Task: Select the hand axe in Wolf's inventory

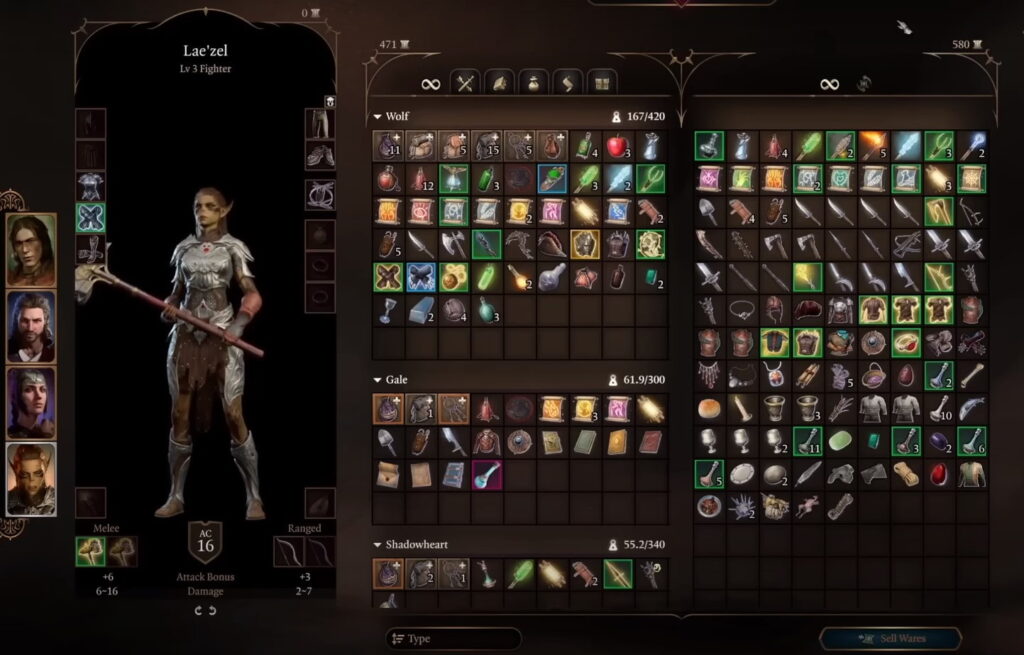Action: (454, 244)
